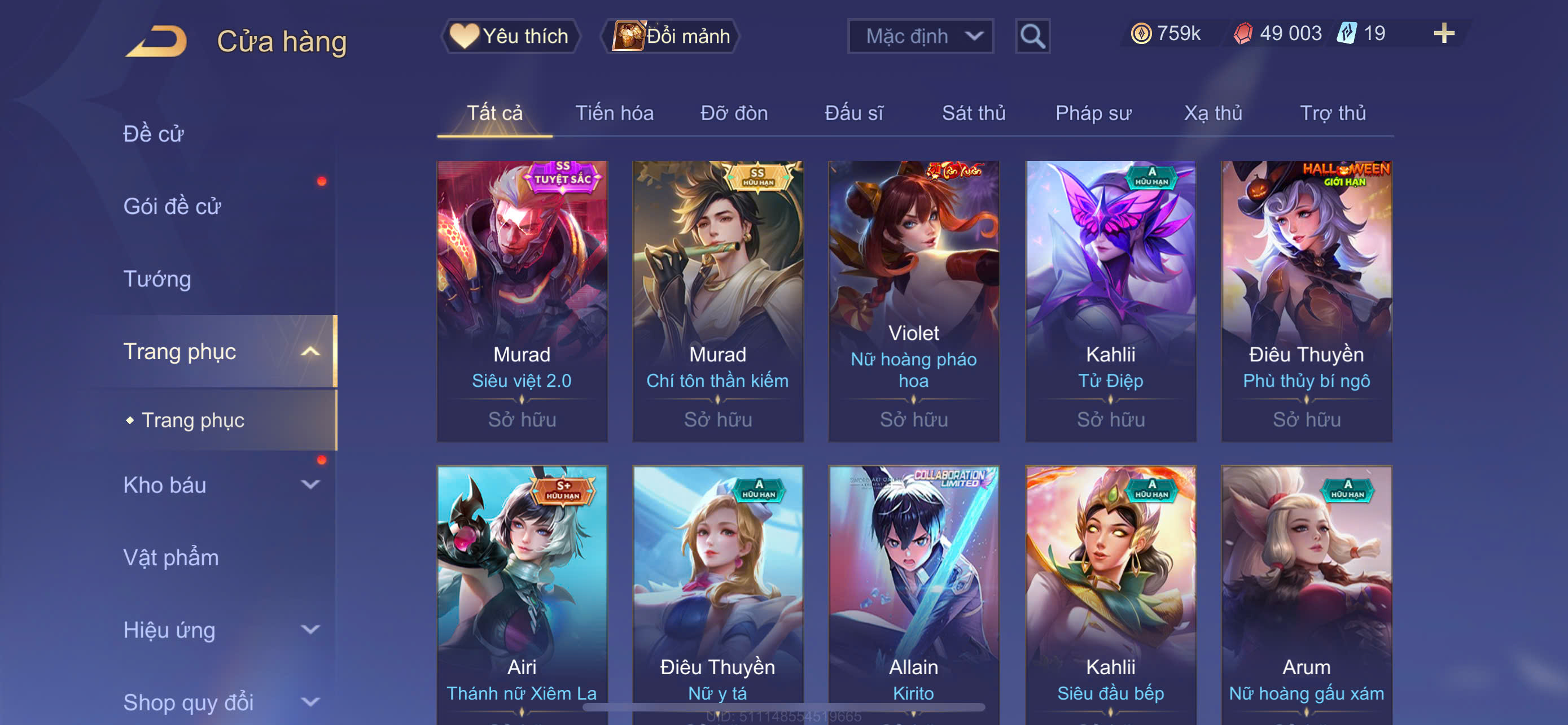
Task: Go back using the golden arrow button
Action: pos(157,41)
